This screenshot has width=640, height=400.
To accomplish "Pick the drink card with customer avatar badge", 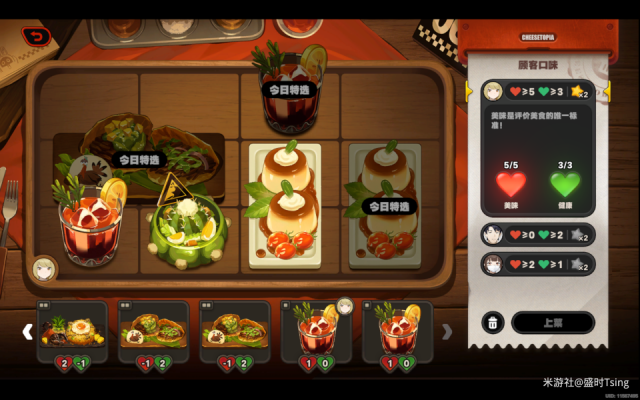I will tap(317, 331).
